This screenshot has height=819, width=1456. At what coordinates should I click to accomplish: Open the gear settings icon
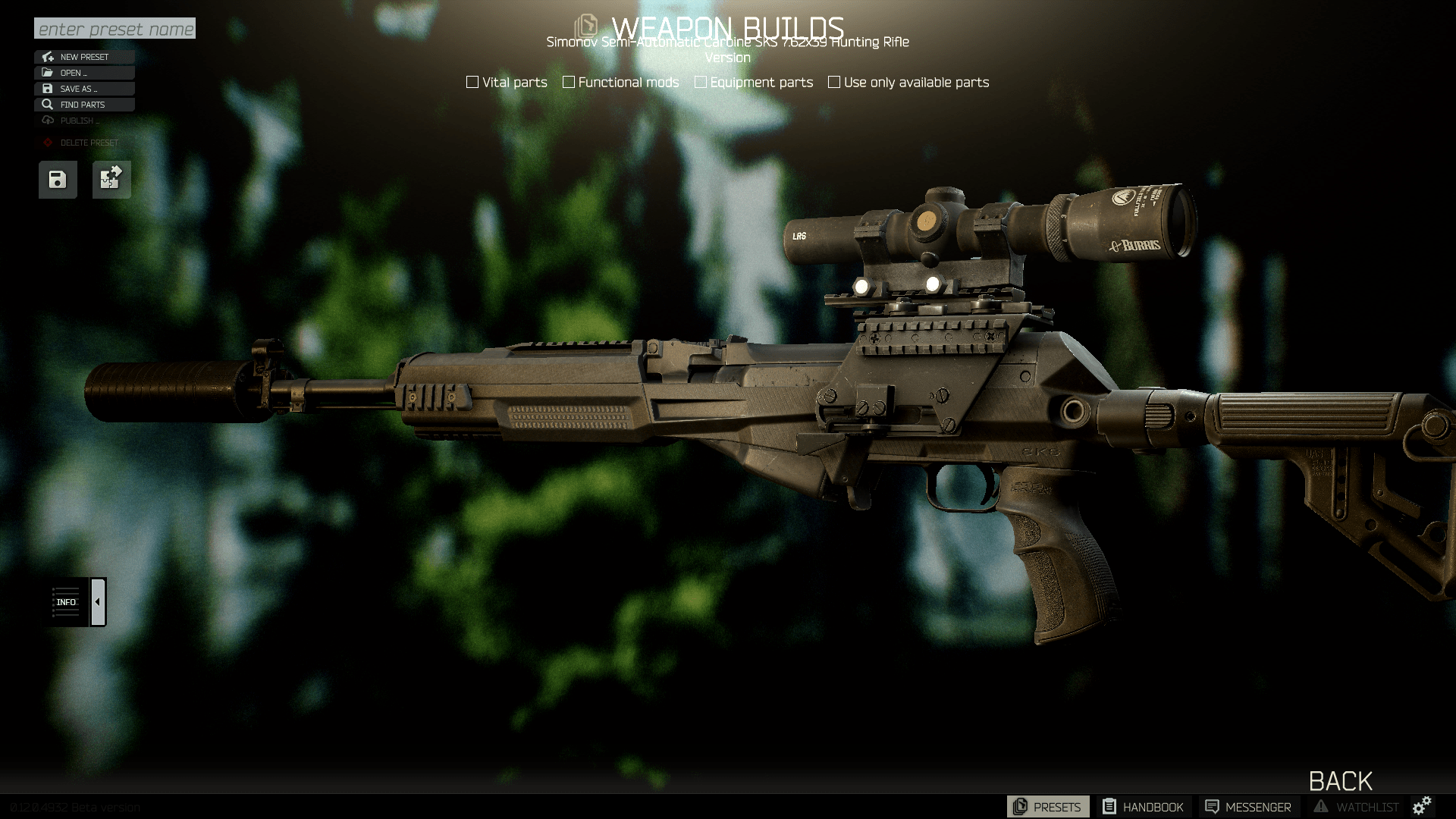[1422, 805]
